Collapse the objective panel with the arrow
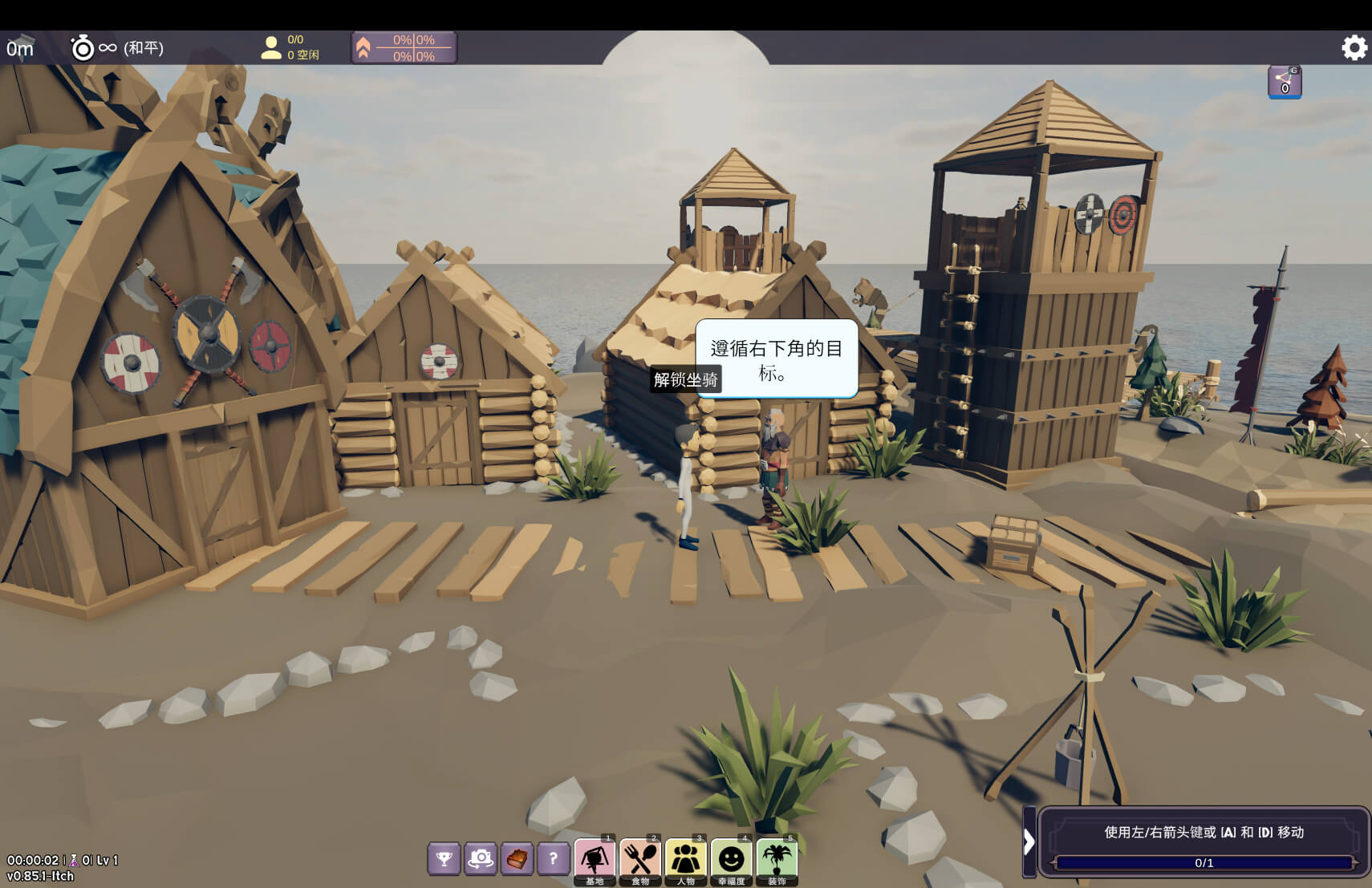The height and width of the screenshot is (888, 1372). [1029, 841]
